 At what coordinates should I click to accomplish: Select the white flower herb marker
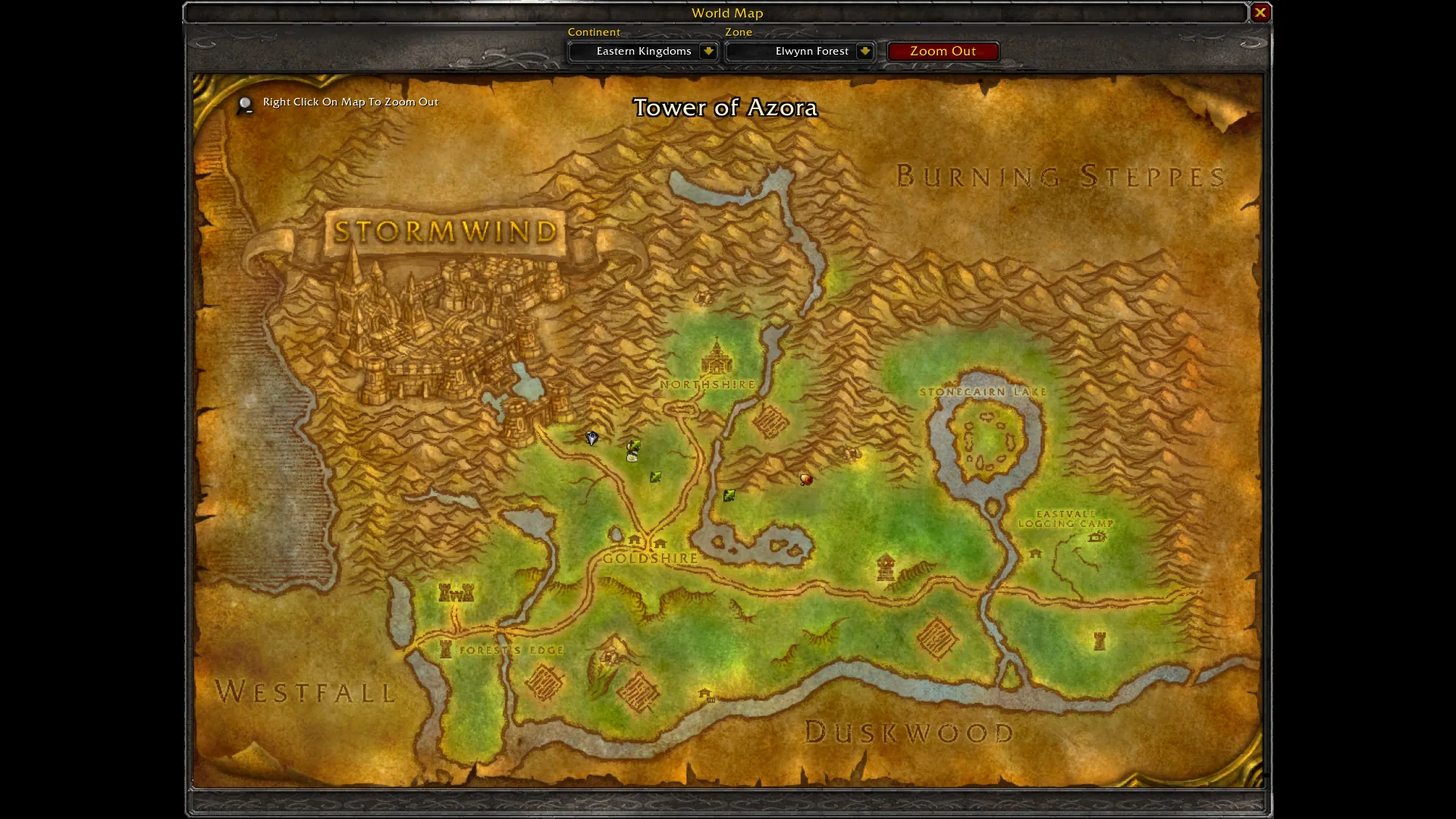click(x=632, y=457)
